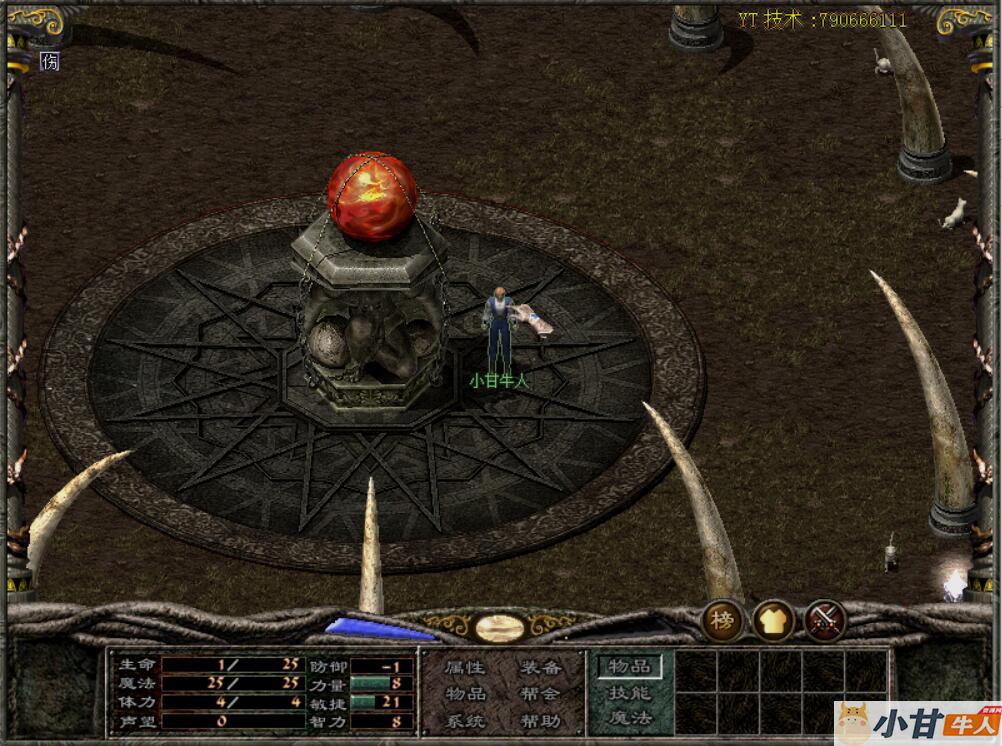Click the oval ornament on the bottom bar

pyautogui.click(x=499, y=628)
